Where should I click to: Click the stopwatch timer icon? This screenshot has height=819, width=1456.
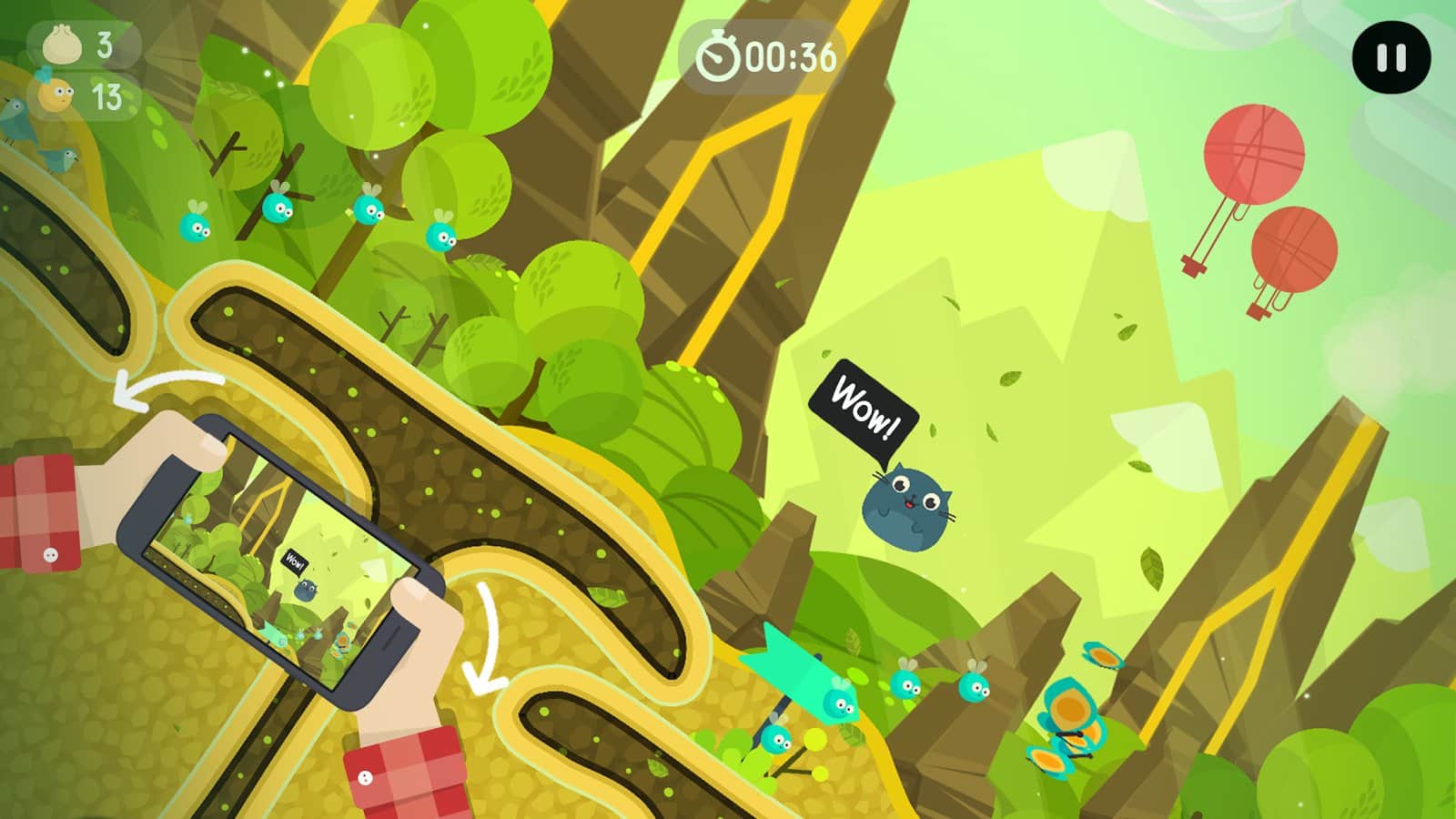click(x=719, y=56)
